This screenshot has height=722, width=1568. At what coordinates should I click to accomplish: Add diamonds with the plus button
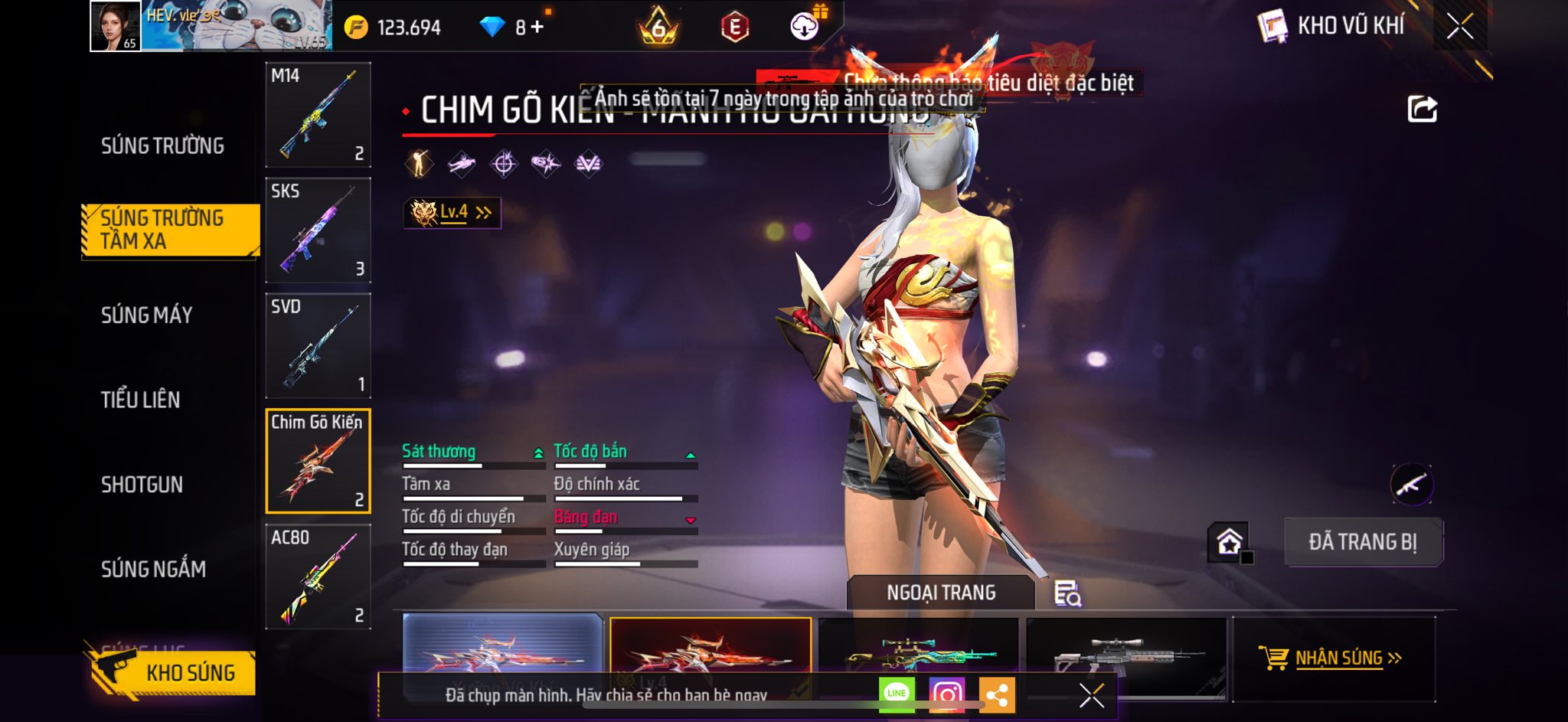[537, 28]
